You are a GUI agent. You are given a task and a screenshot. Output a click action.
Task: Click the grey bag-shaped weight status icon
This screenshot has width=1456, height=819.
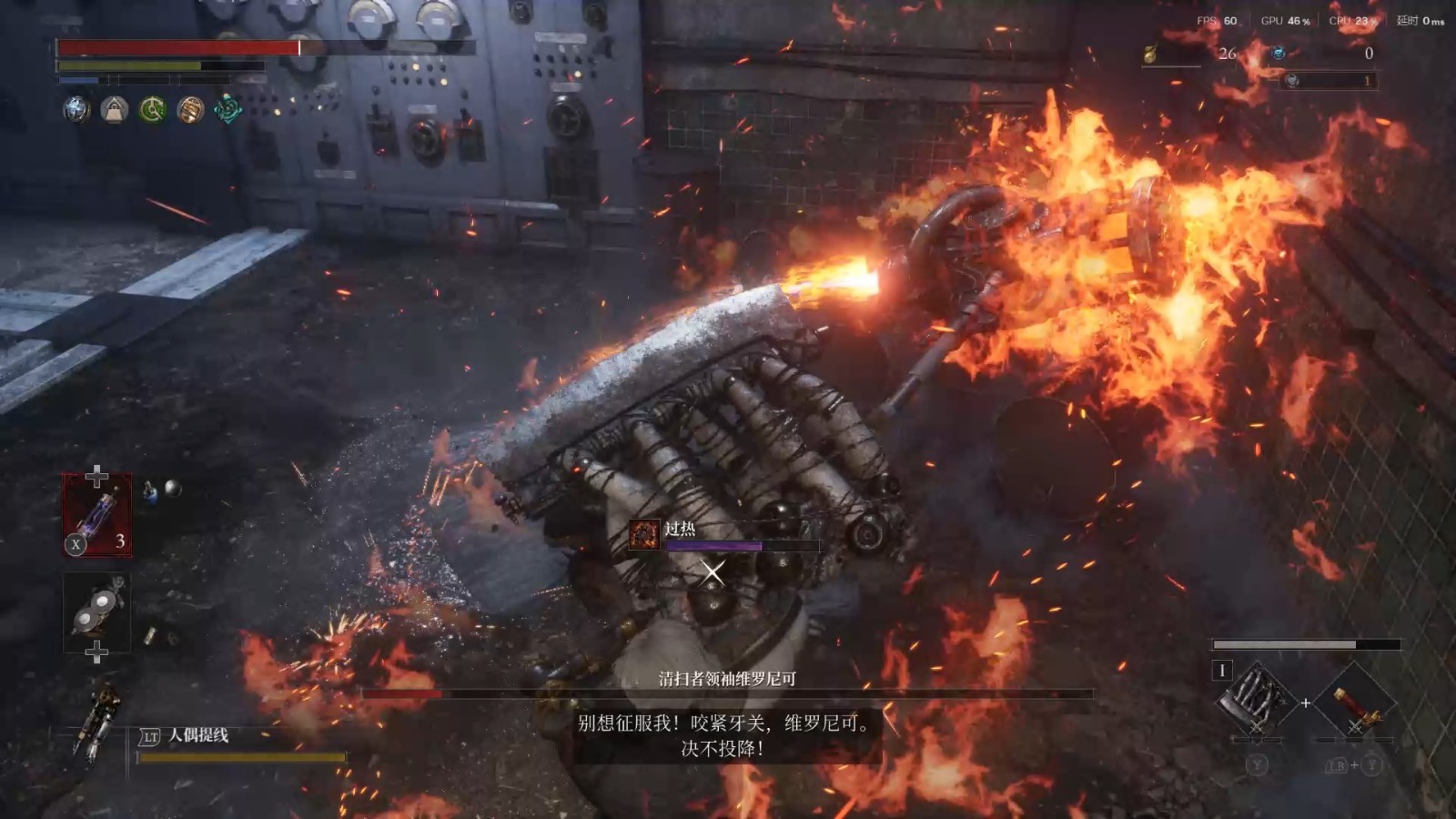pyautogui.click(x=115, y=110)
